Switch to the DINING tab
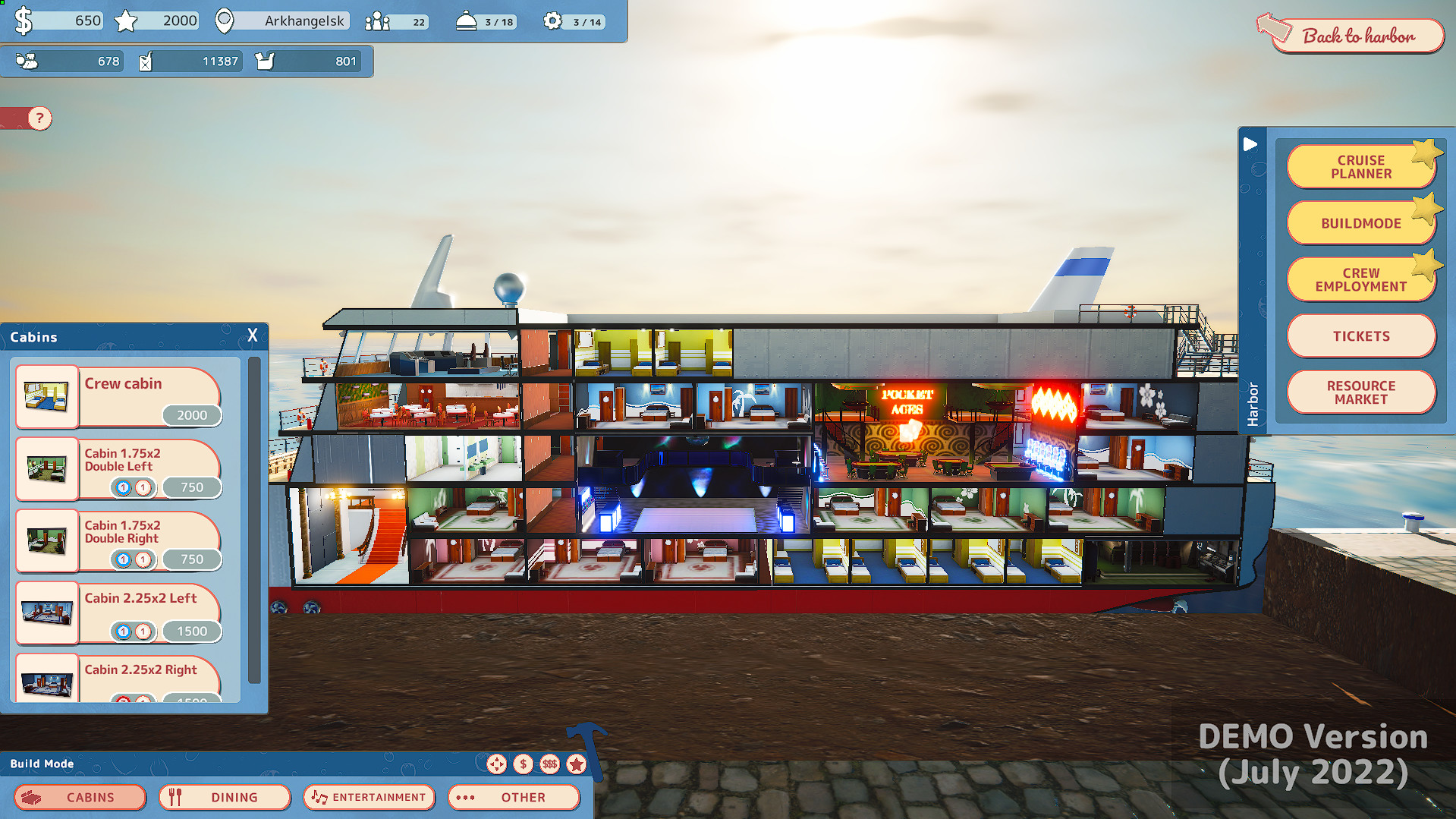Image resolution: width=1456 pixels, height=819 pixels. [224, 797]
